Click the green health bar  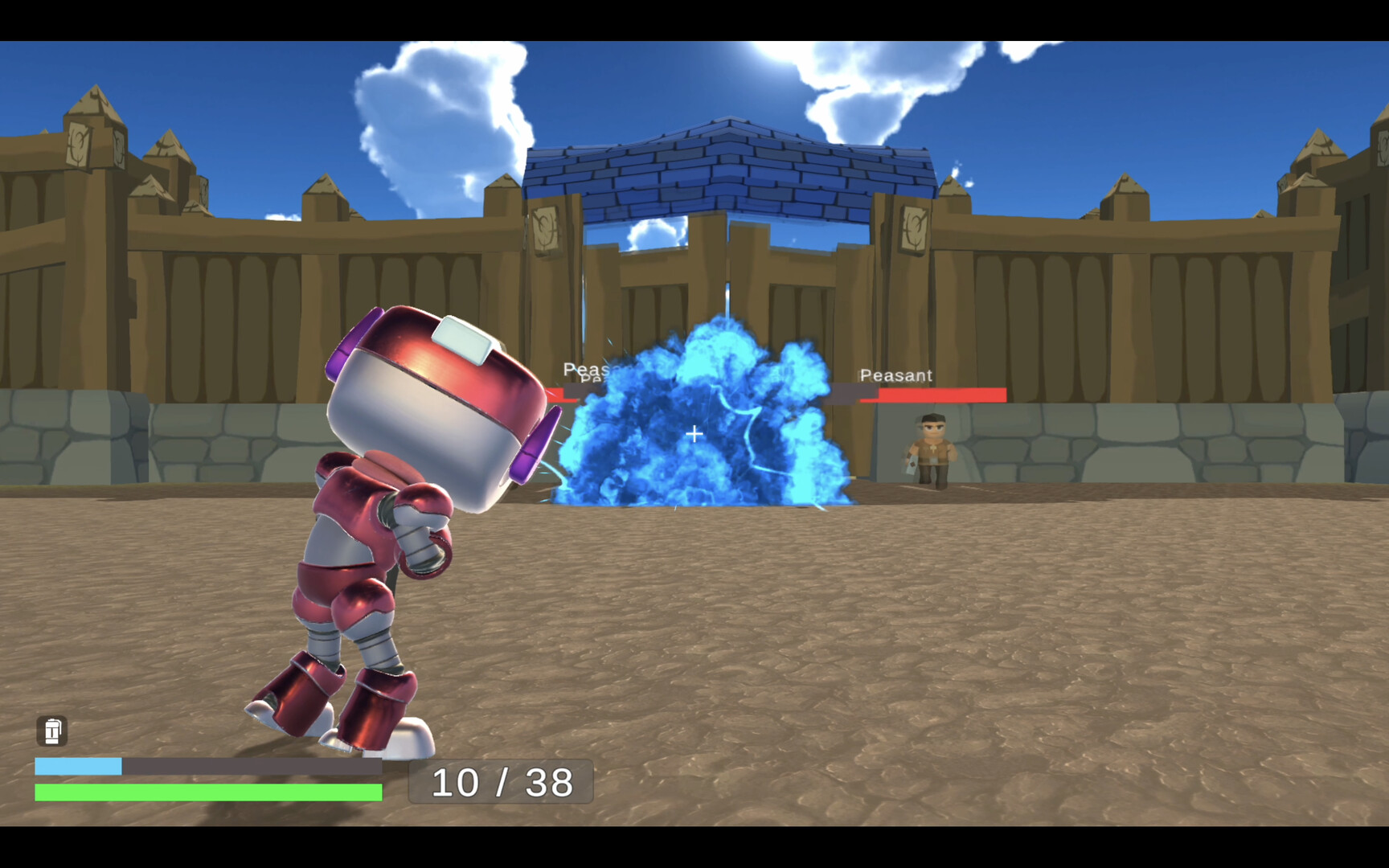point(205,794)
